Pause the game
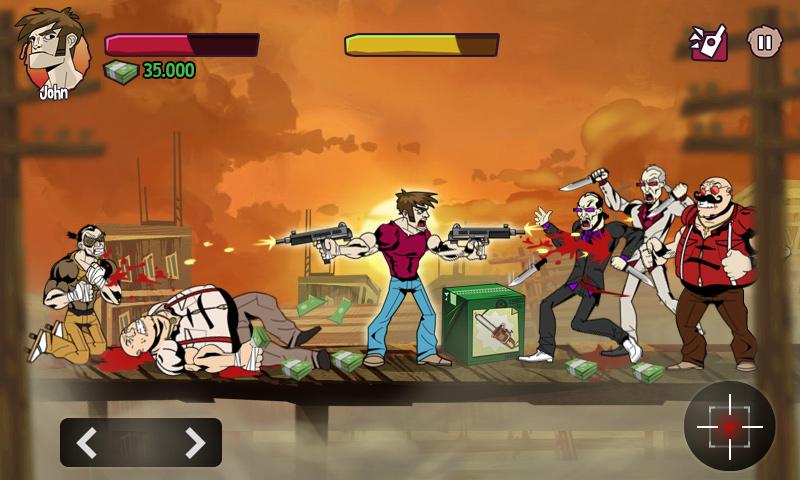 [764, 42]
